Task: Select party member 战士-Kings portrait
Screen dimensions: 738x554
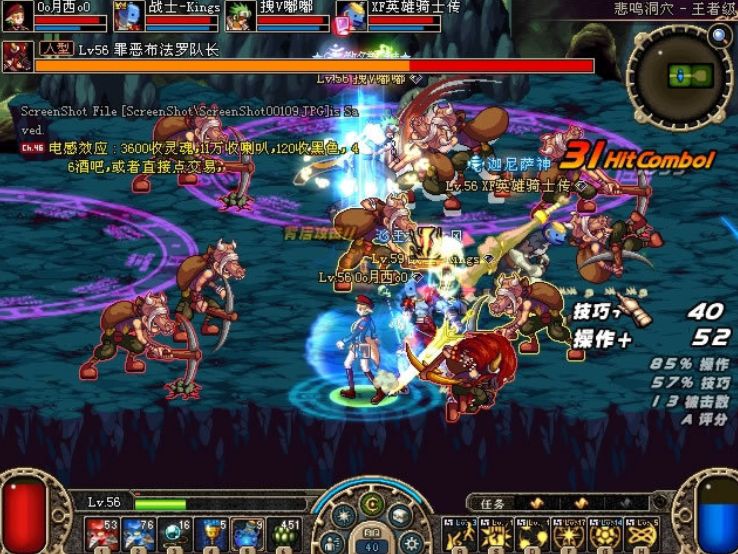Action: [x=128, y=16]
